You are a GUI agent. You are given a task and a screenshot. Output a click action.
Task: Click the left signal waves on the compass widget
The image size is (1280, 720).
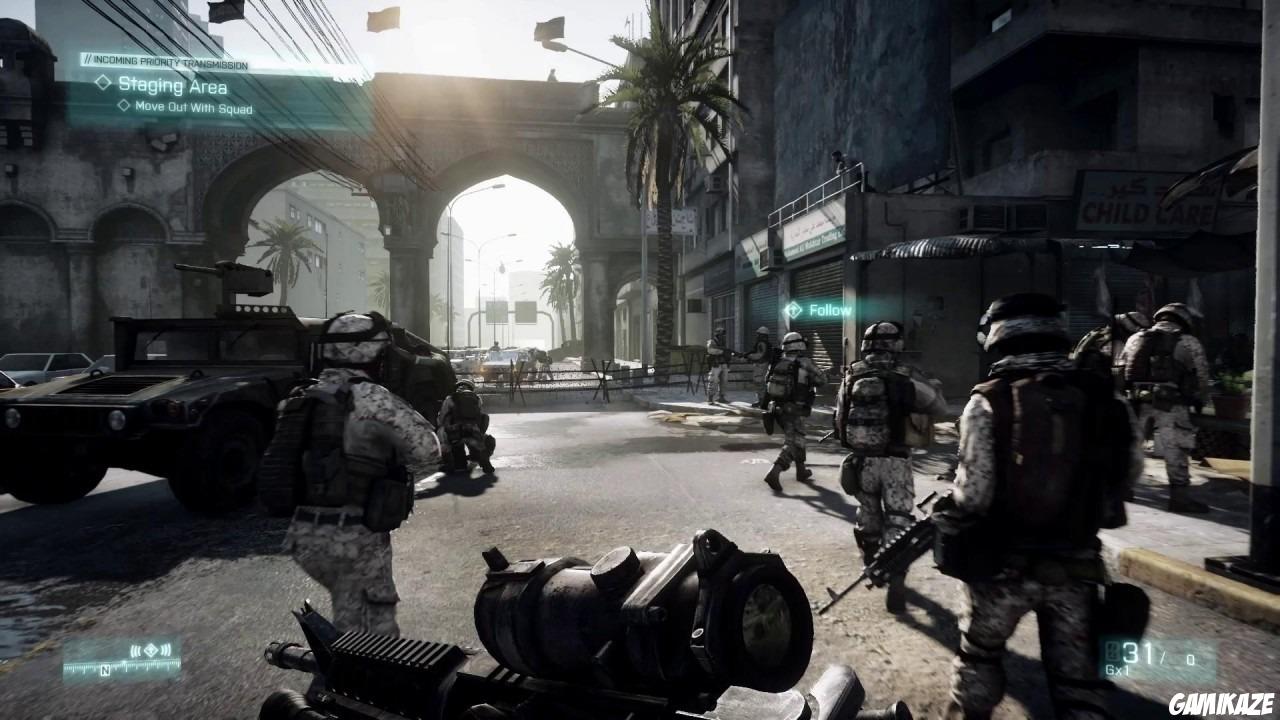point(136,650)
